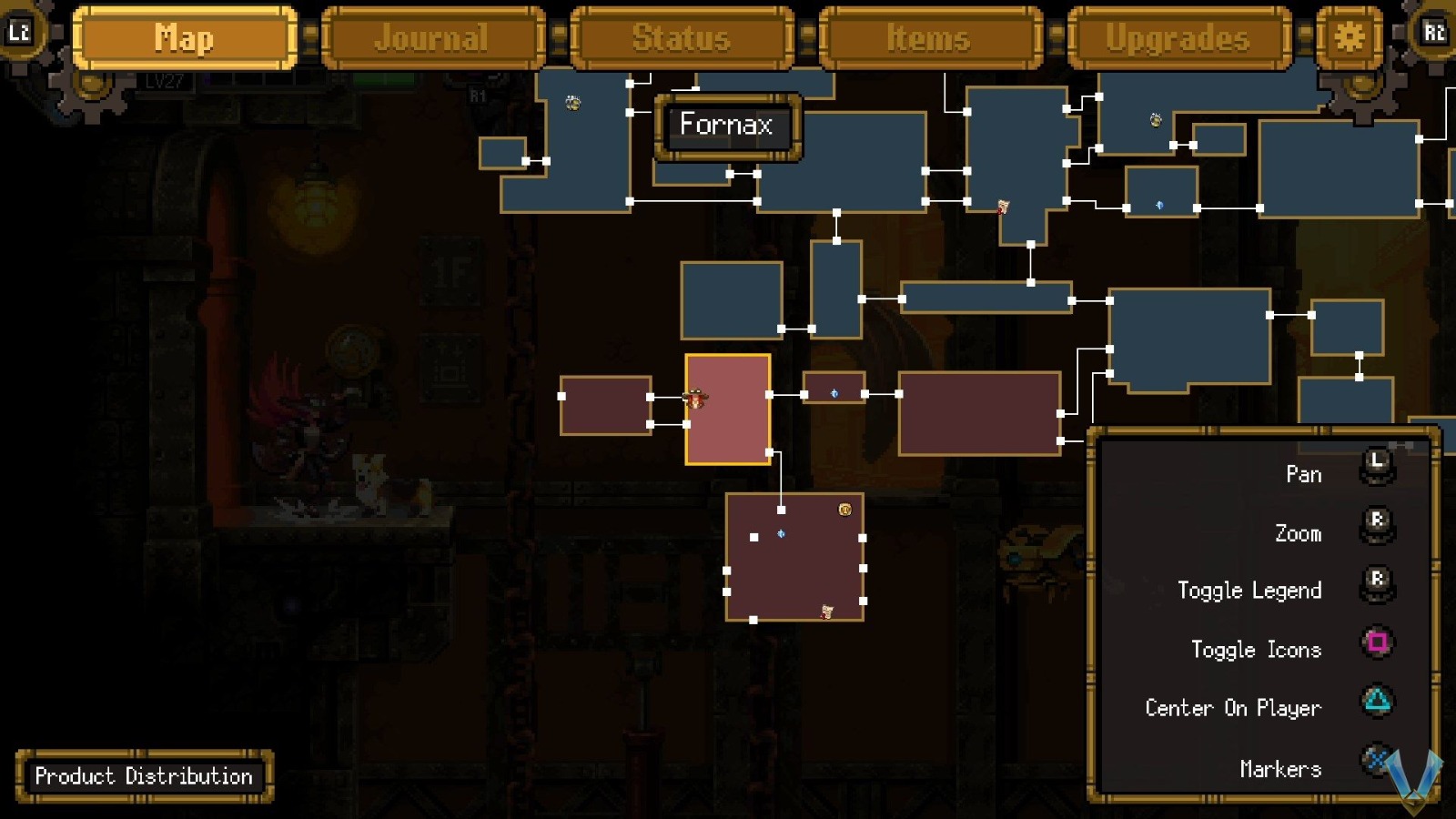
Task: Click the L2 shoulder button indicator top left
Action: click(20, 31)
